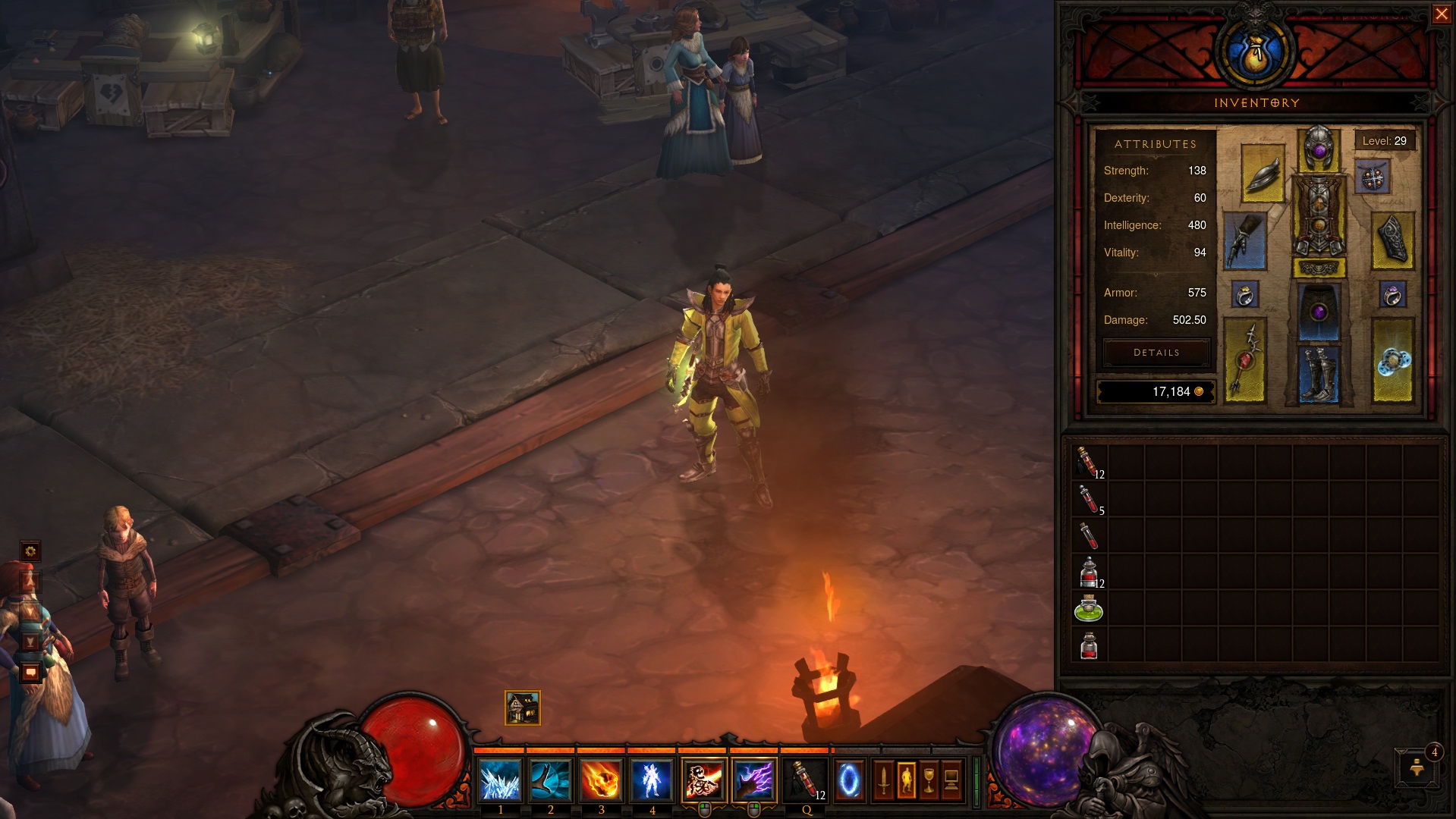Open the attribute Details
Screen dimensions: 1456x819
[x=1156, y=353]
